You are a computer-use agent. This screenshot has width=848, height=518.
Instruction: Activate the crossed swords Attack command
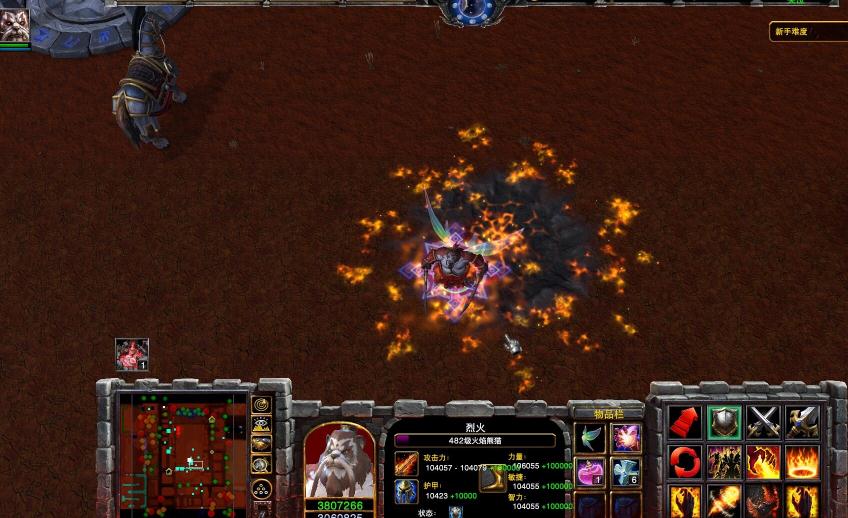point(763,422)
